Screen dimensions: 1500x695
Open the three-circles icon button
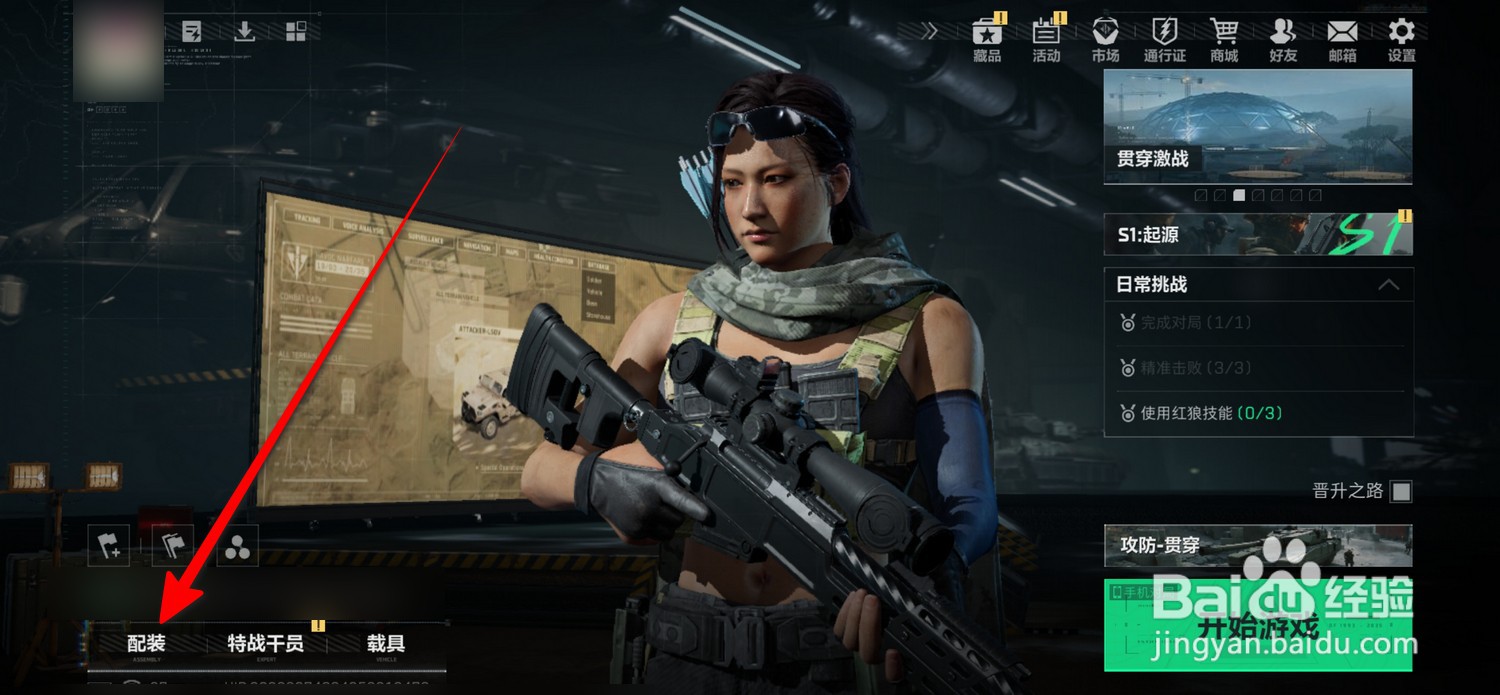coord(238,546)
